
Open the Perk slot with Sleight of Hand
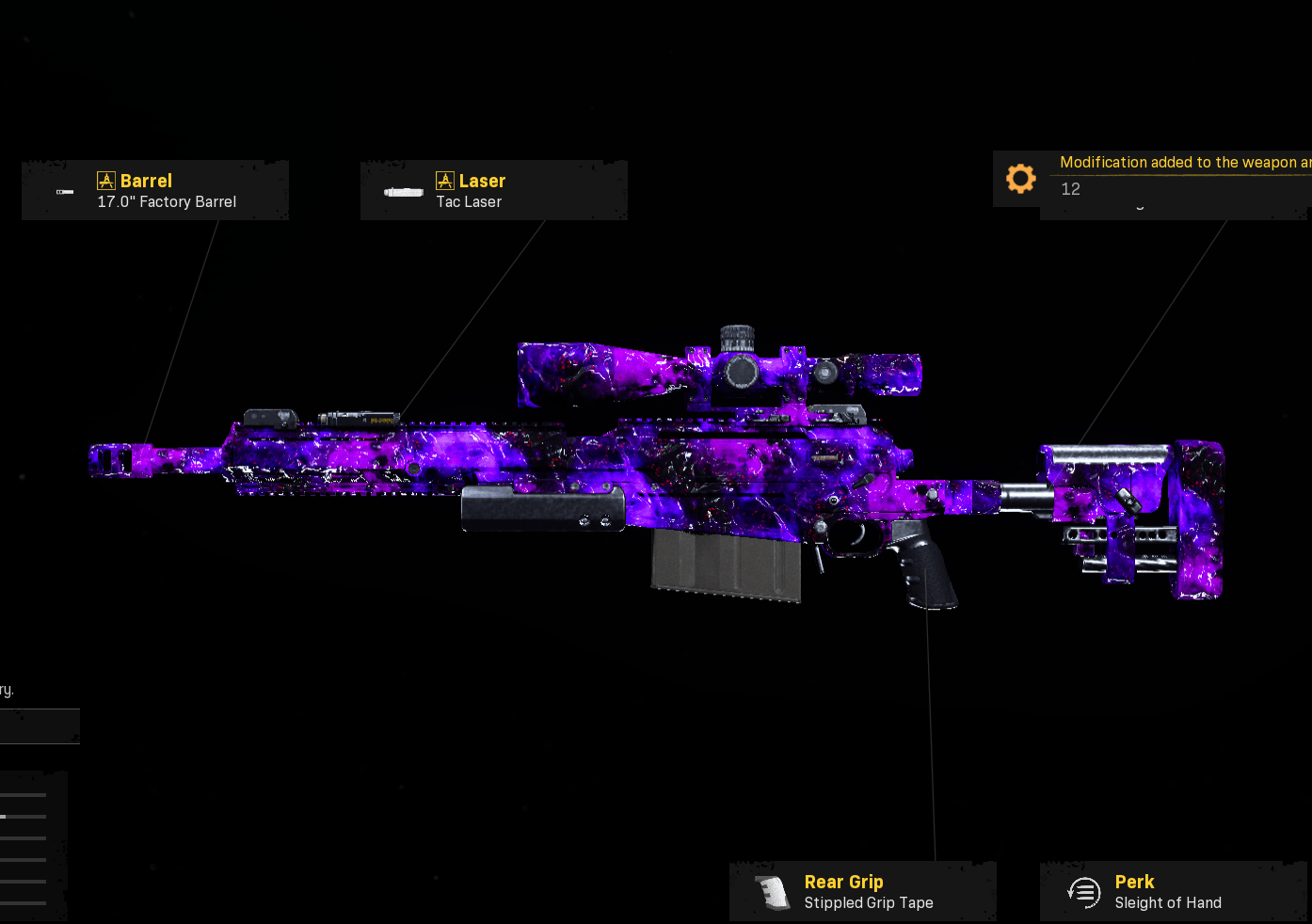point(1173,891)
